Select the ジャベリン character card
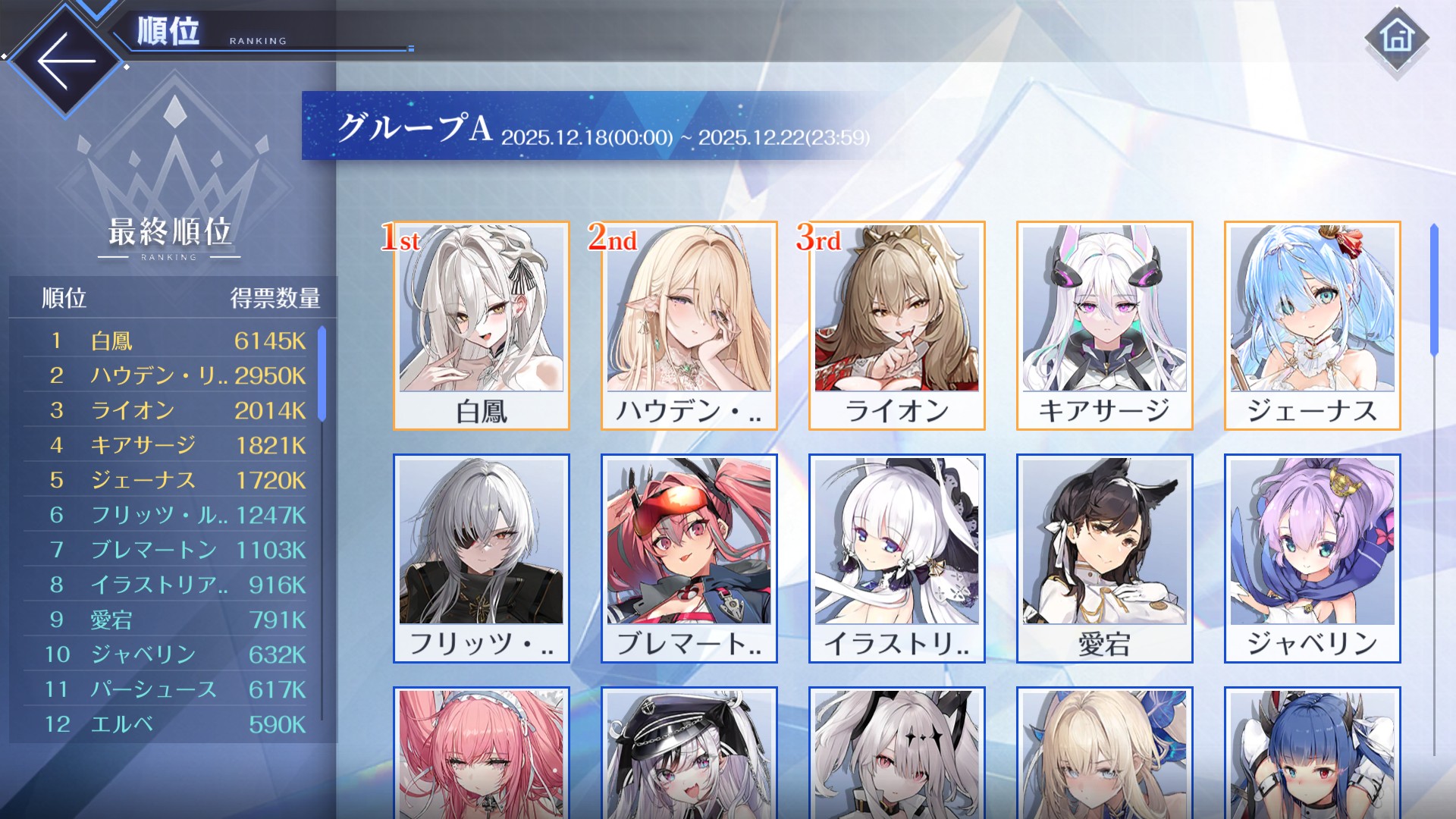 (x=1313, y=558)
